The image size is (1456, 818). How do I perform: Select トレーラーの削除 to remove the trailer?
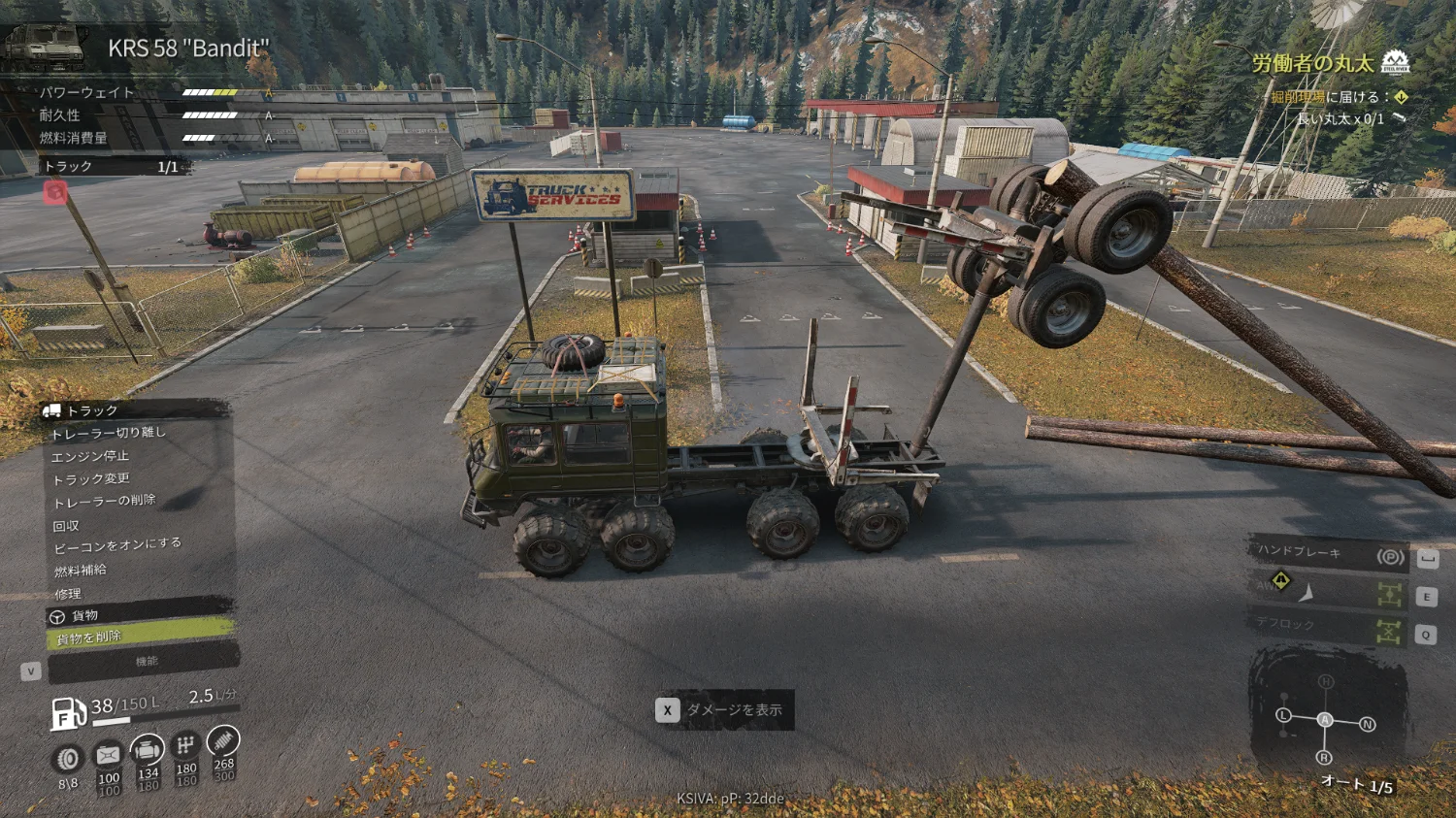coord(104,502)
